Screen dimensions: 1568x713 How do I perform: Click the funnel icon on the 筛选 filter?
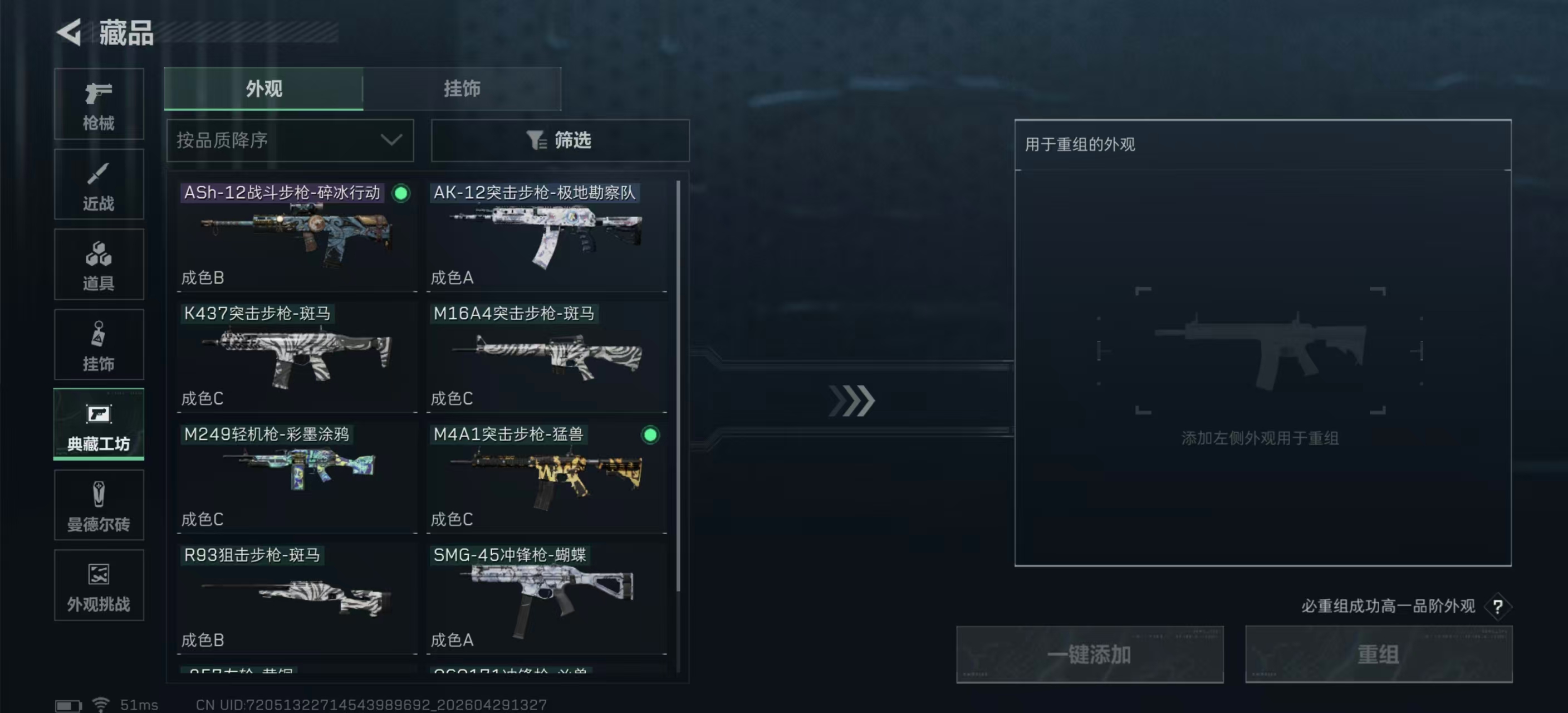pos(535,140)
